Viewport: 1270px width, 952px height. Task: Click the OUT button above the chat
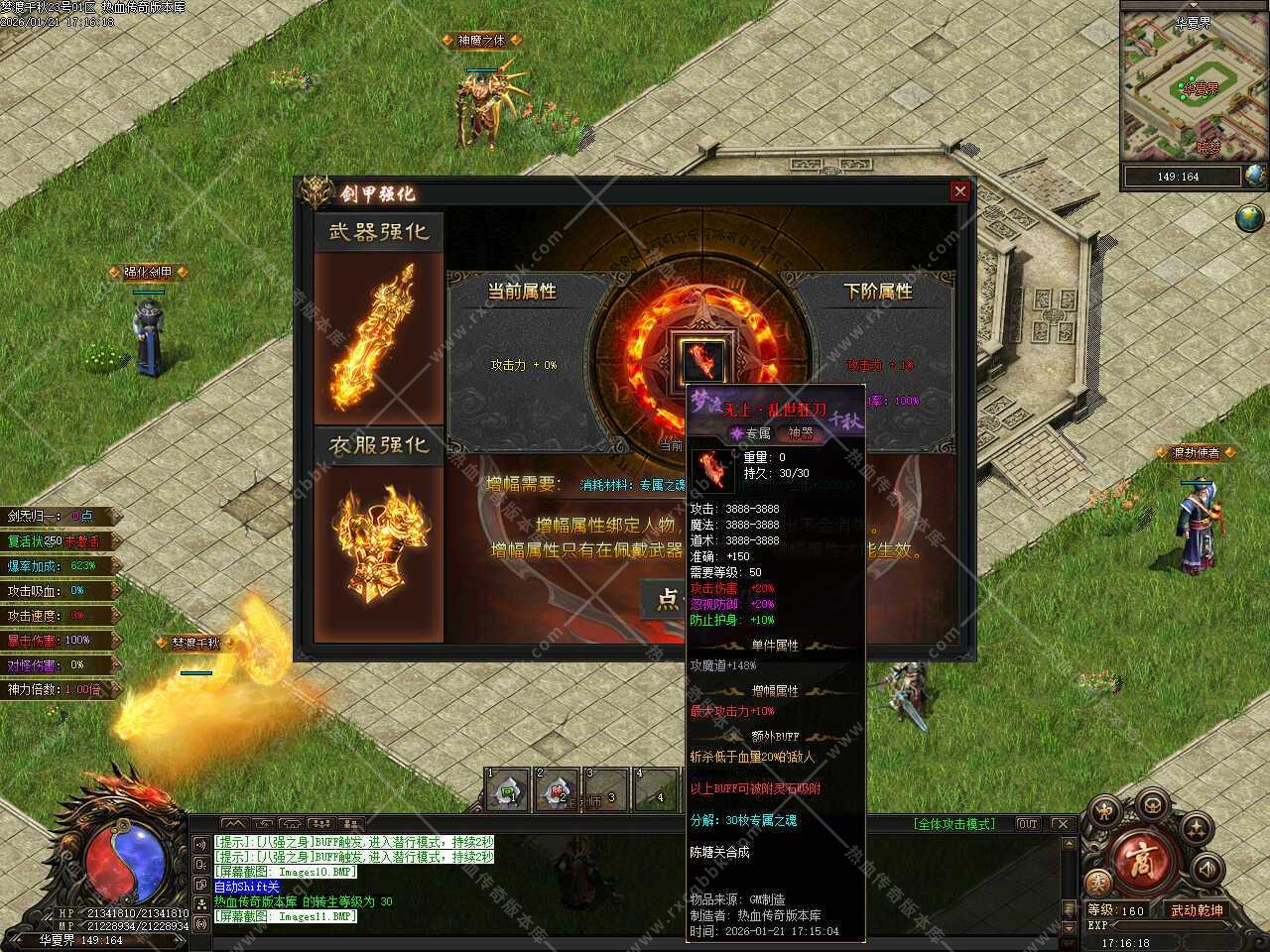point(1028,824)
